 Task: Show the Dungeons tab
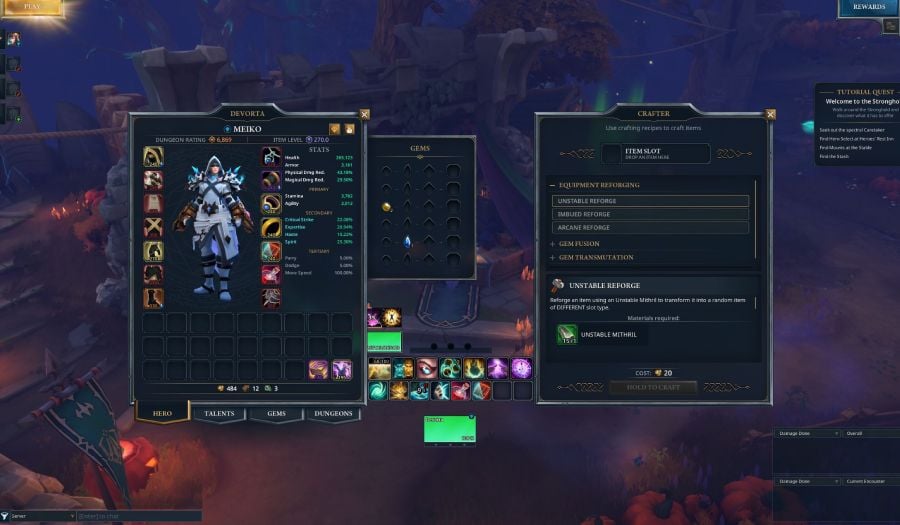pos(333,413)
